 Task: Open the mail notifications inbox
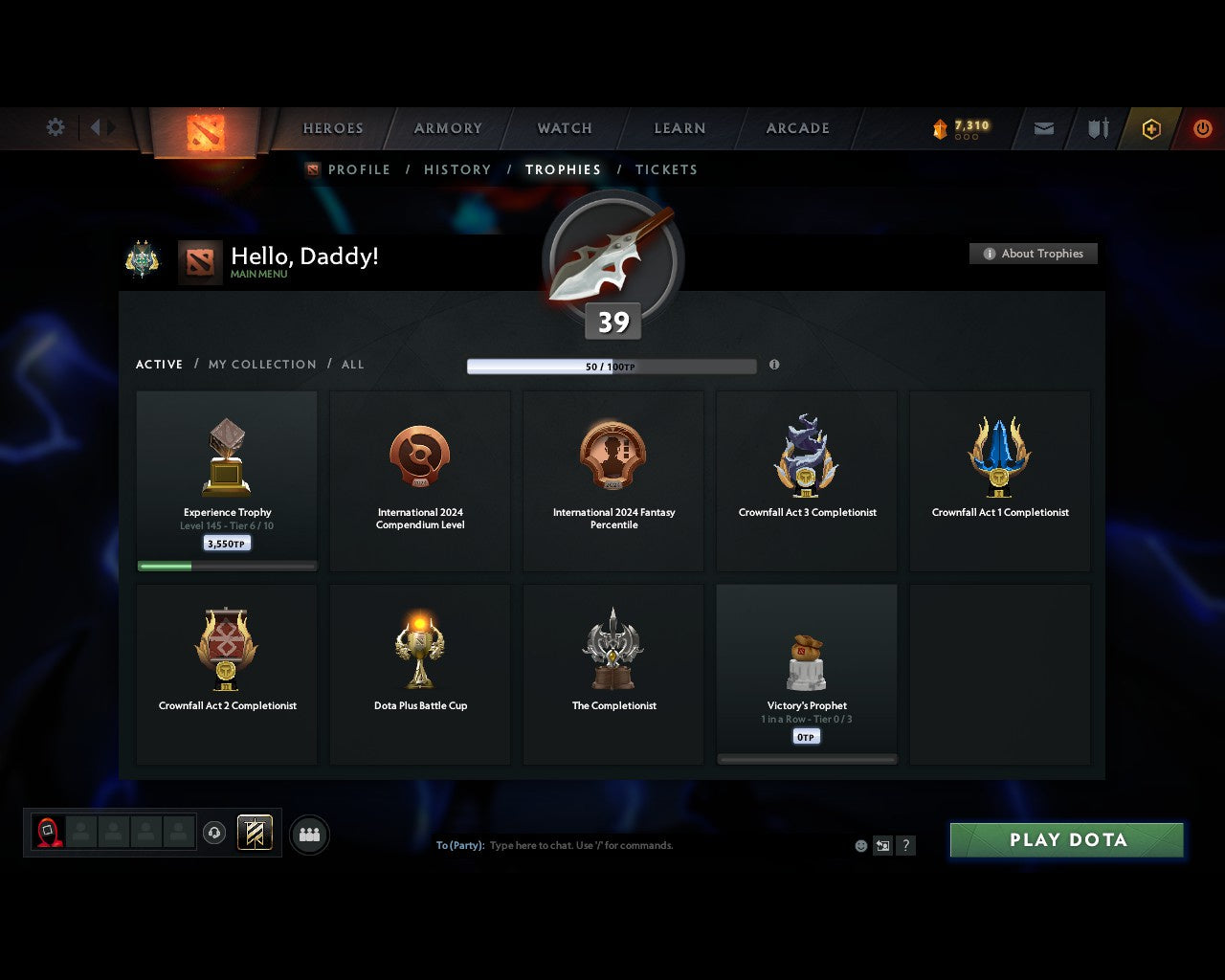click(1042, 128)
